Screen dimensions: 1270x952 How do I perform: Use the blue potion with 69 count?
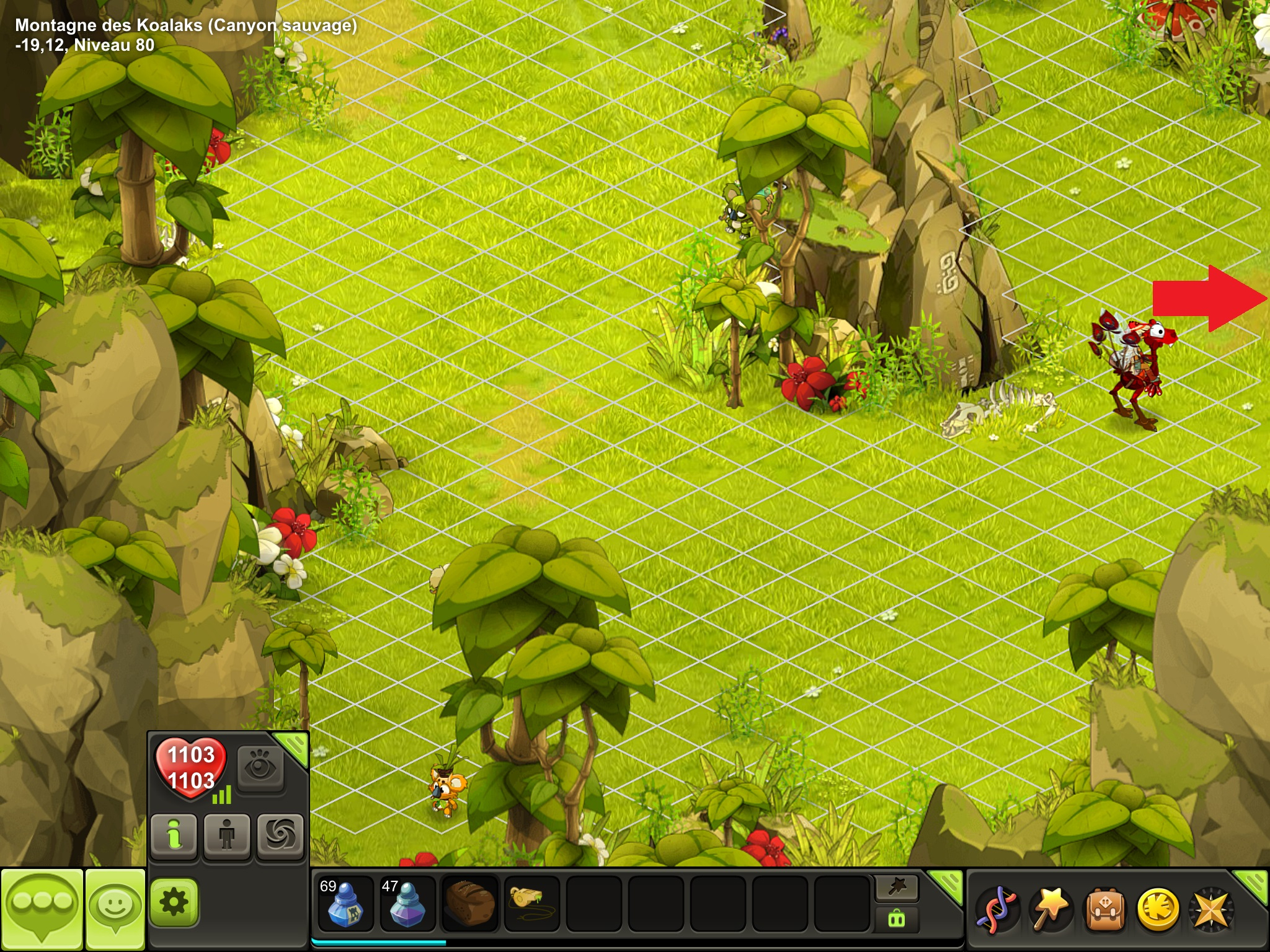[345, 904]
